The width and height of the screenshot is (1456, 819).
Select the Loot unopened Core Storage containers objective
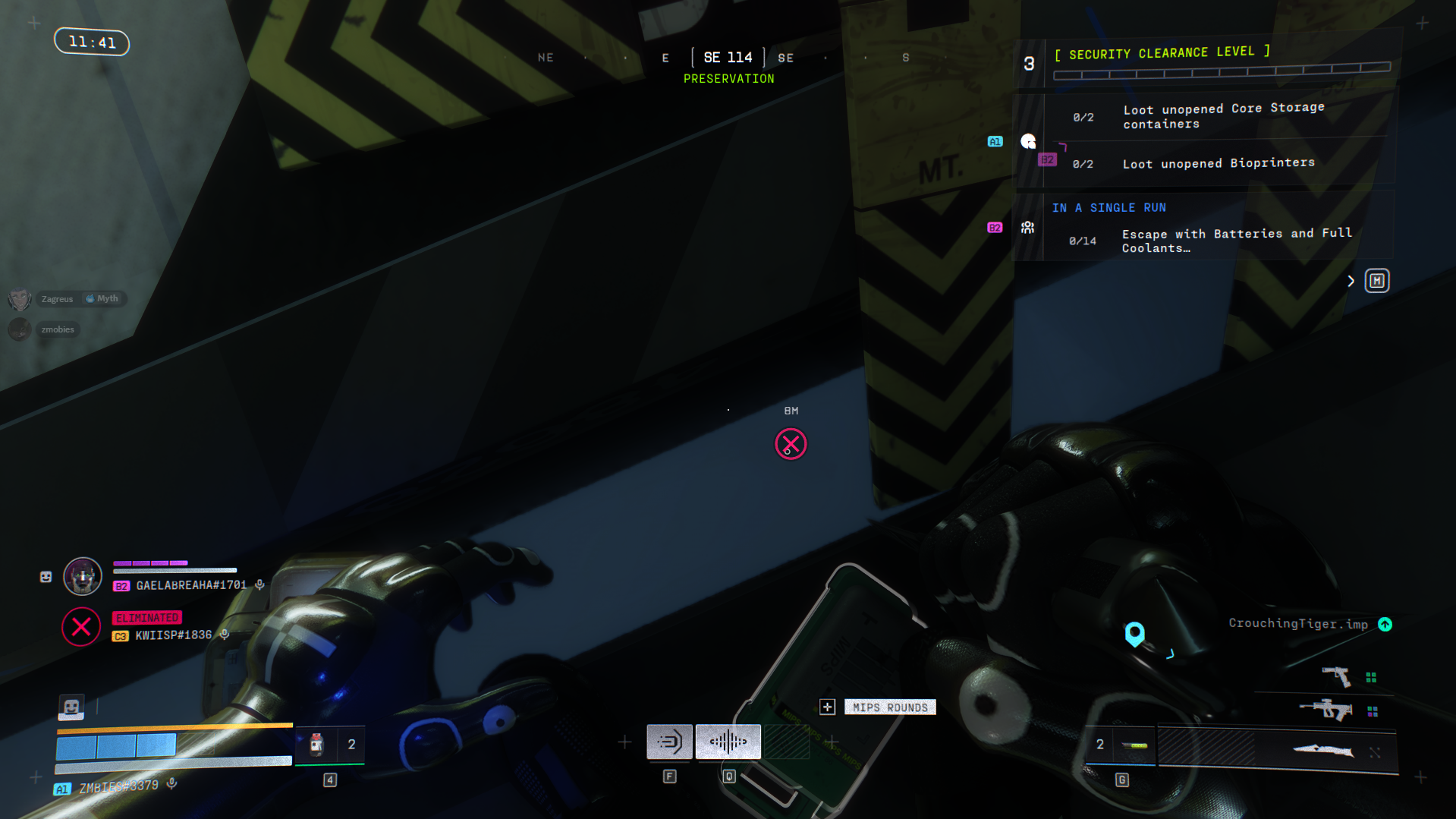(x=1223, y=116)
